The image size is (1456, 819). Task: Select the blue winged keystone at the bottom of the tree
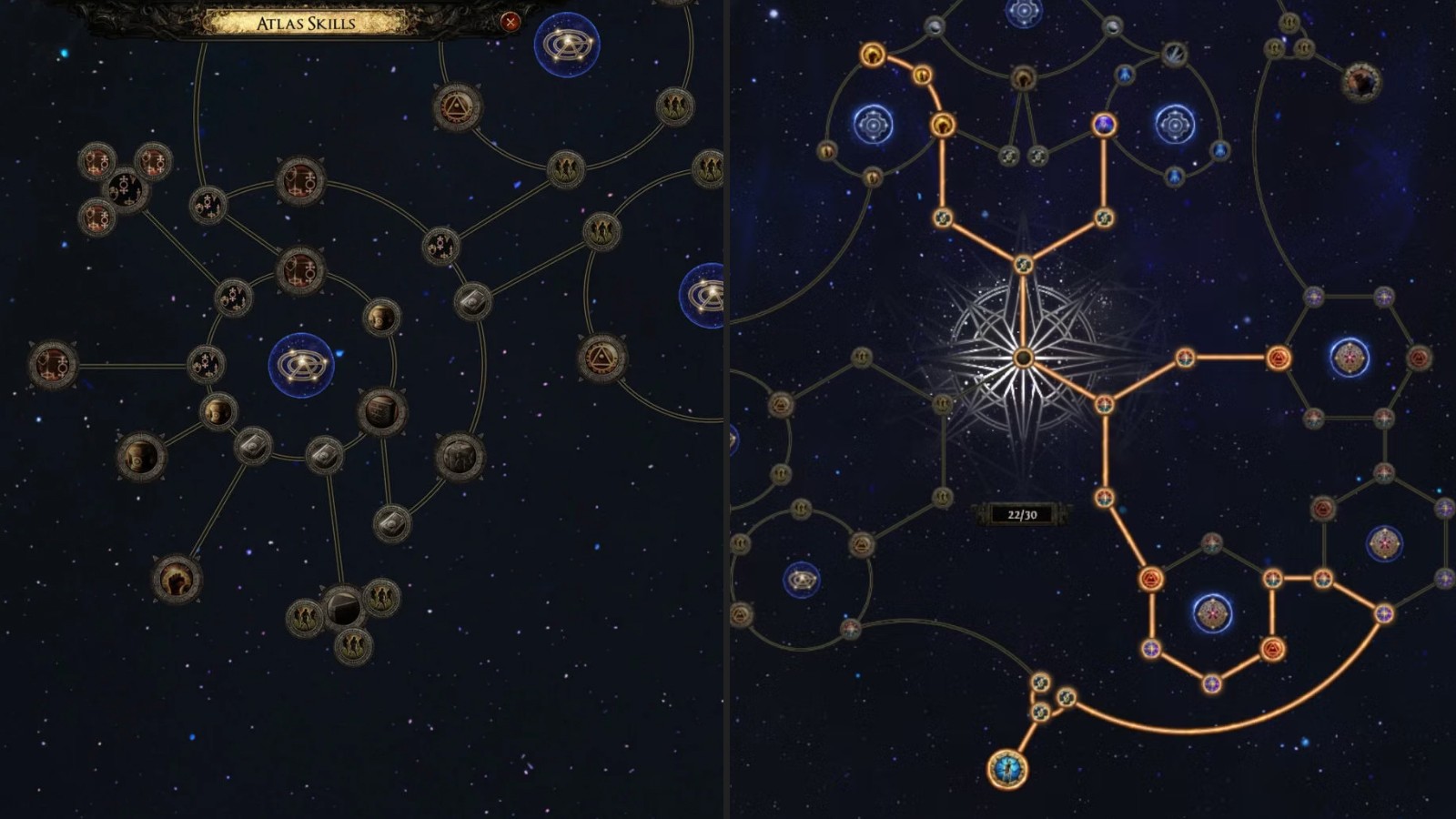(x=1008, y=771)
